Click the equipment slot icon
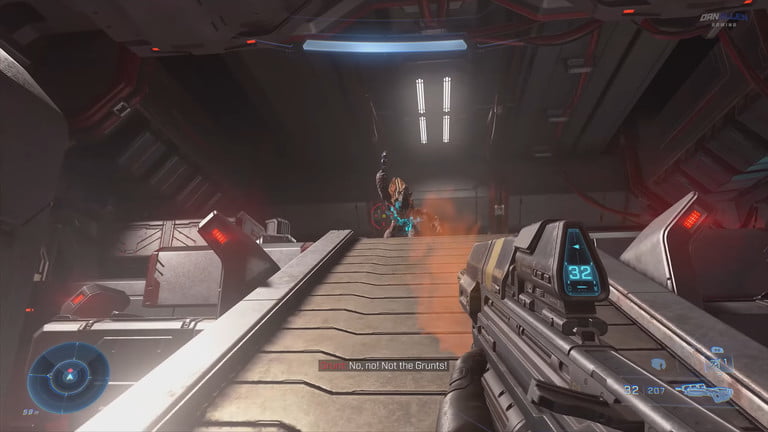 click(x=717, y=363)
